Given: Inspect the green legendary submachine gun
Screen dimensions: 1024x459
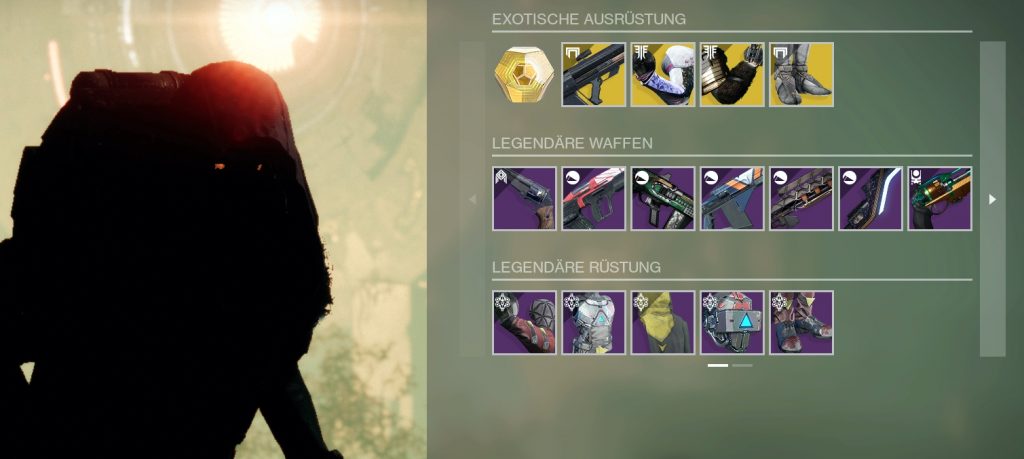Looking at the screenshot, I should click(663, 199).
